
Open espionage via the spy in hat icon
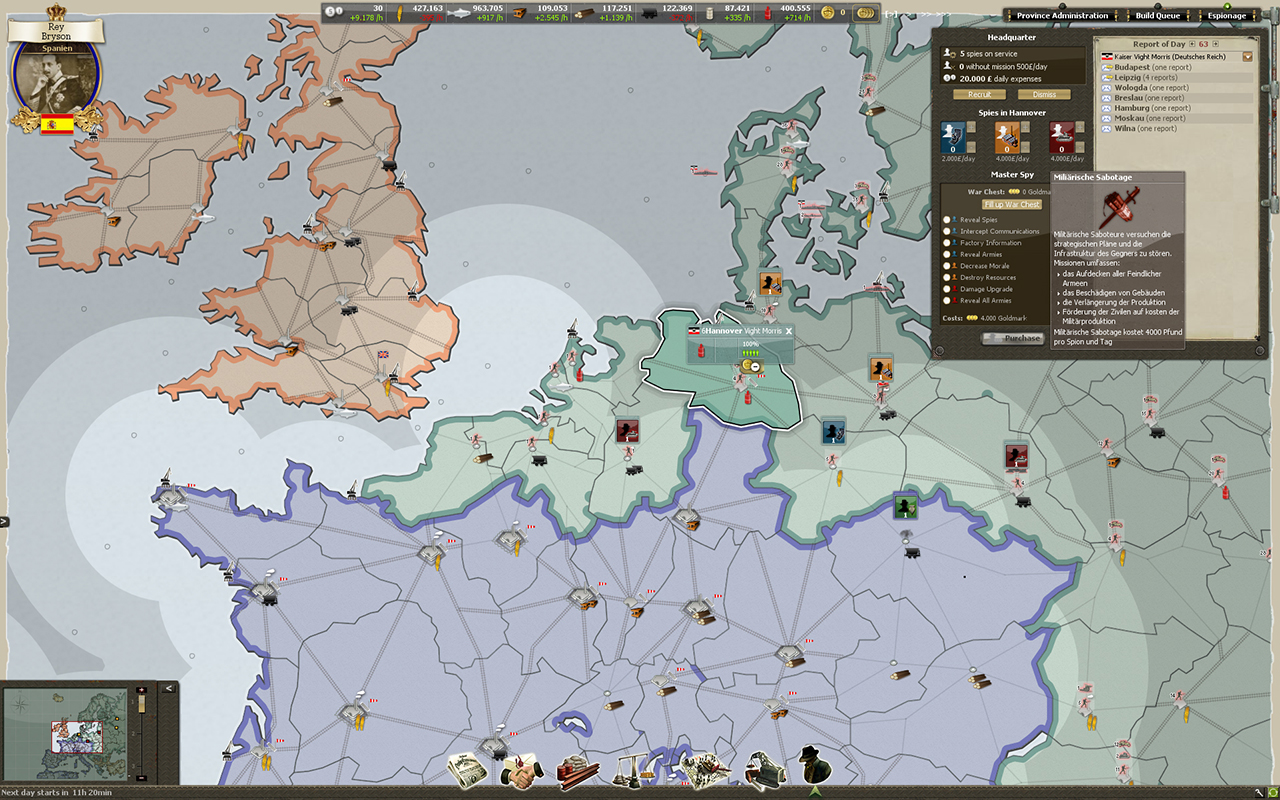[x=815, y=766]
